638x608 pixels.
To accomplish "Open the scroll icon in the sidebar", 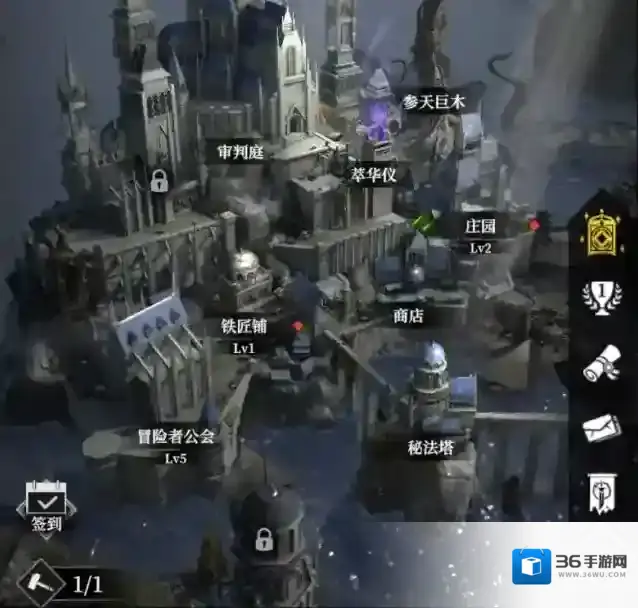I will [x=602, y=364].
